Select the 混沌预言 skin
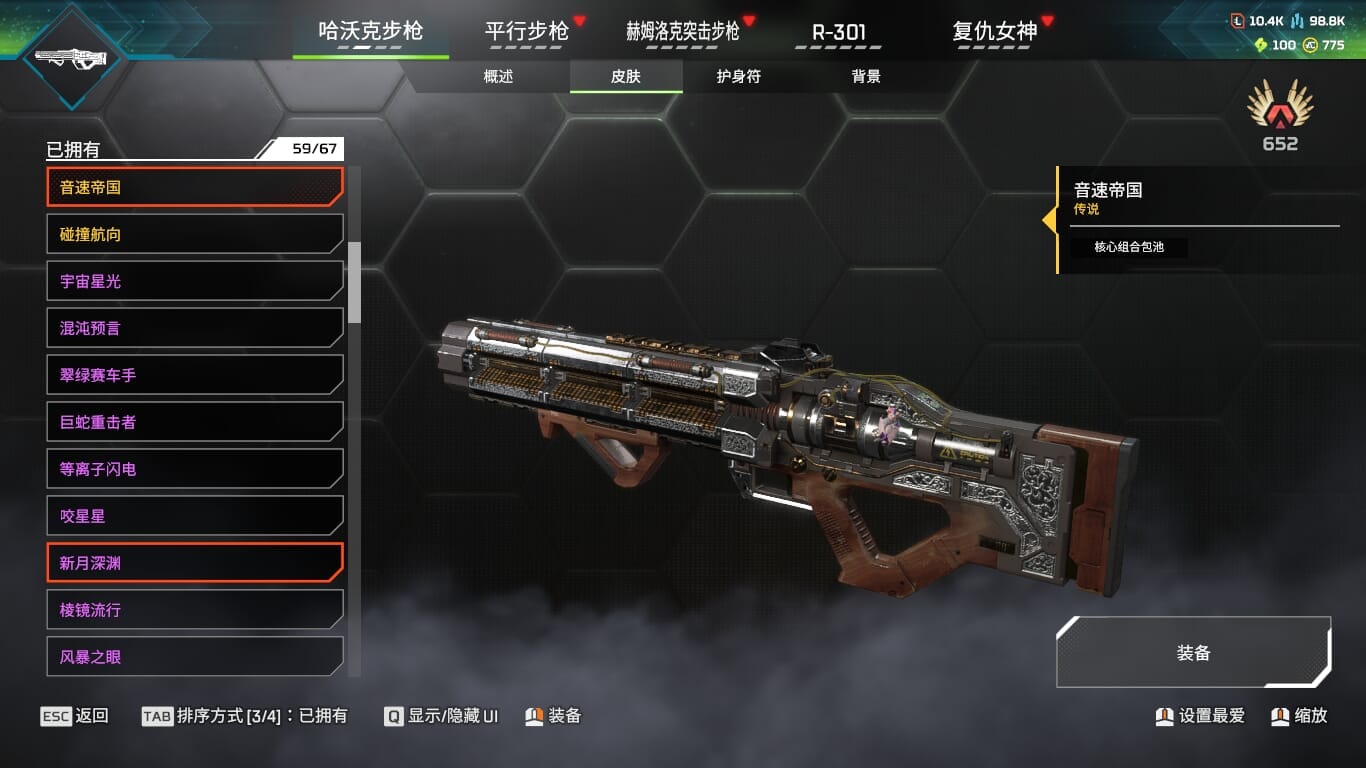This screenshot has height=768, width=1366. click(x=195, y=328)
